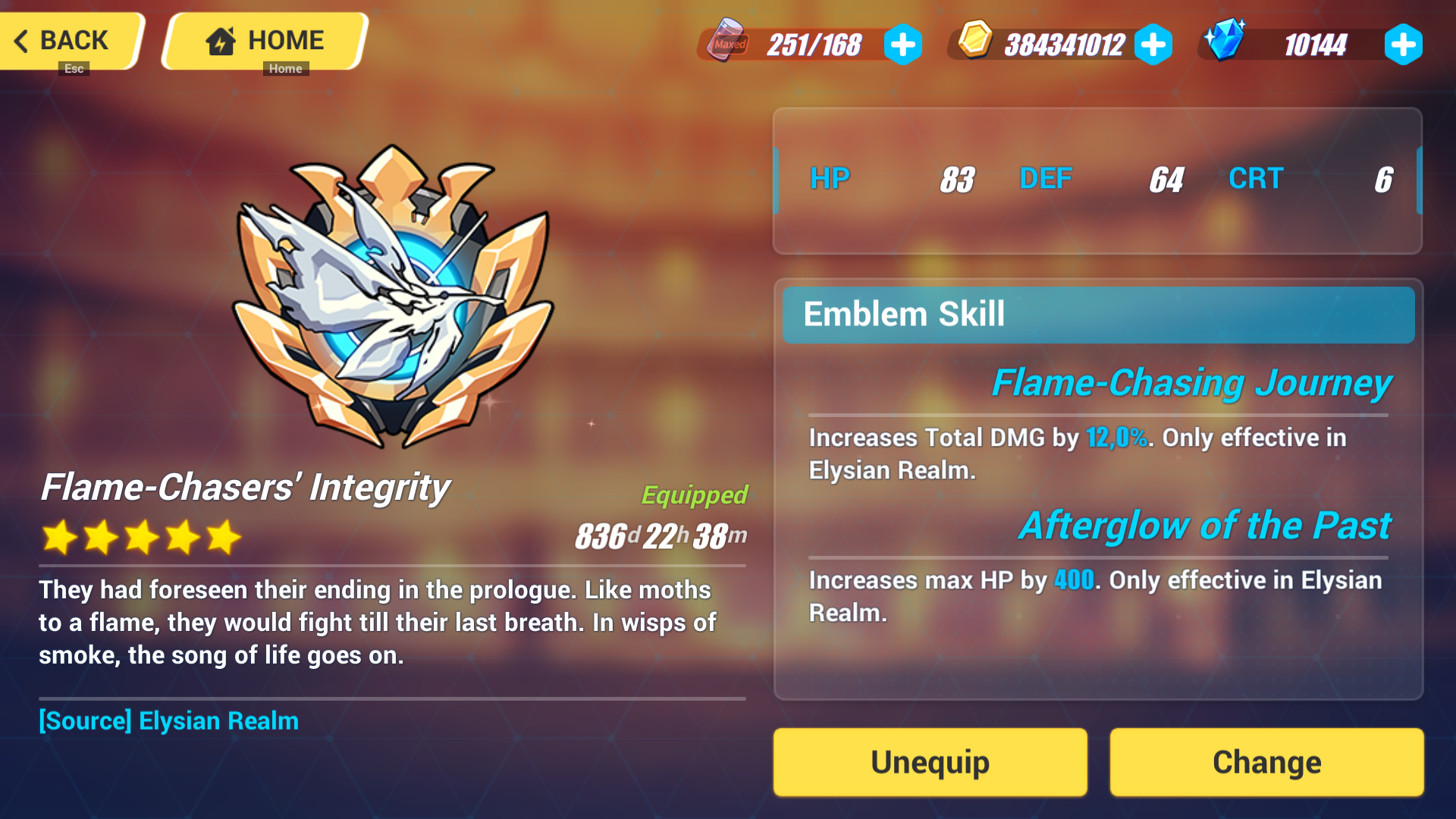Click the stamina potion icon

pos(726,44)
